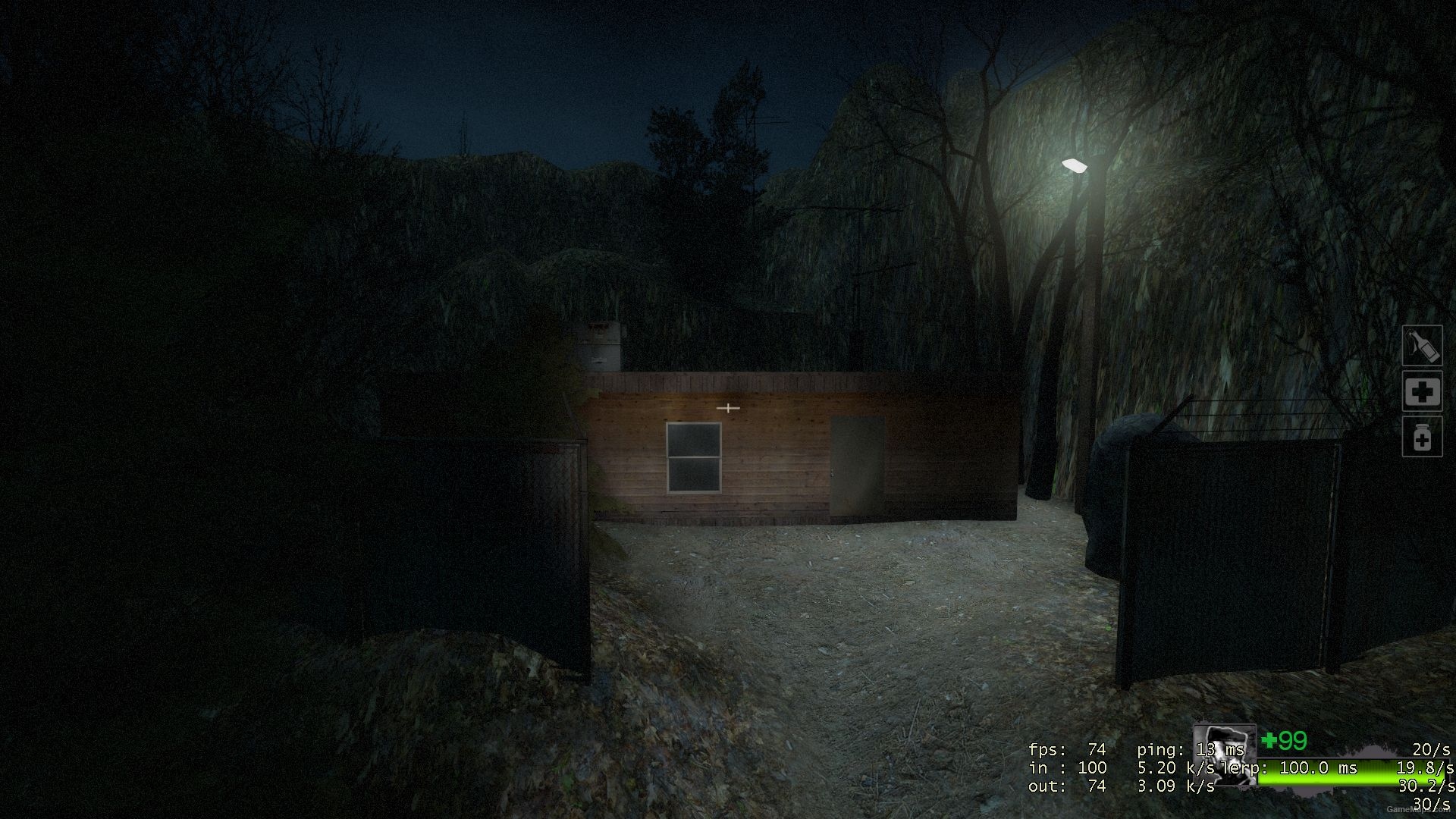Click the lit streetlamp head above the path
Image resolution: width=1456 pixels, height=819 pixels.
click(x=1075, y=165)
